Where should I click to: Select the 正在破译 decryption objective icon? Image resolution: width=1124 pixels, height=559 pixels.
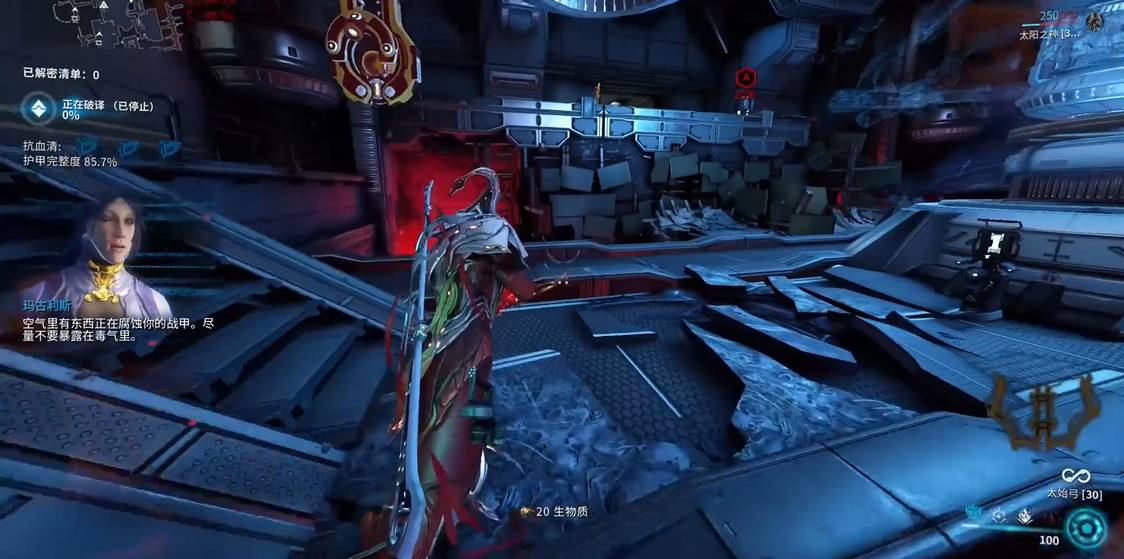pos(39,109)
